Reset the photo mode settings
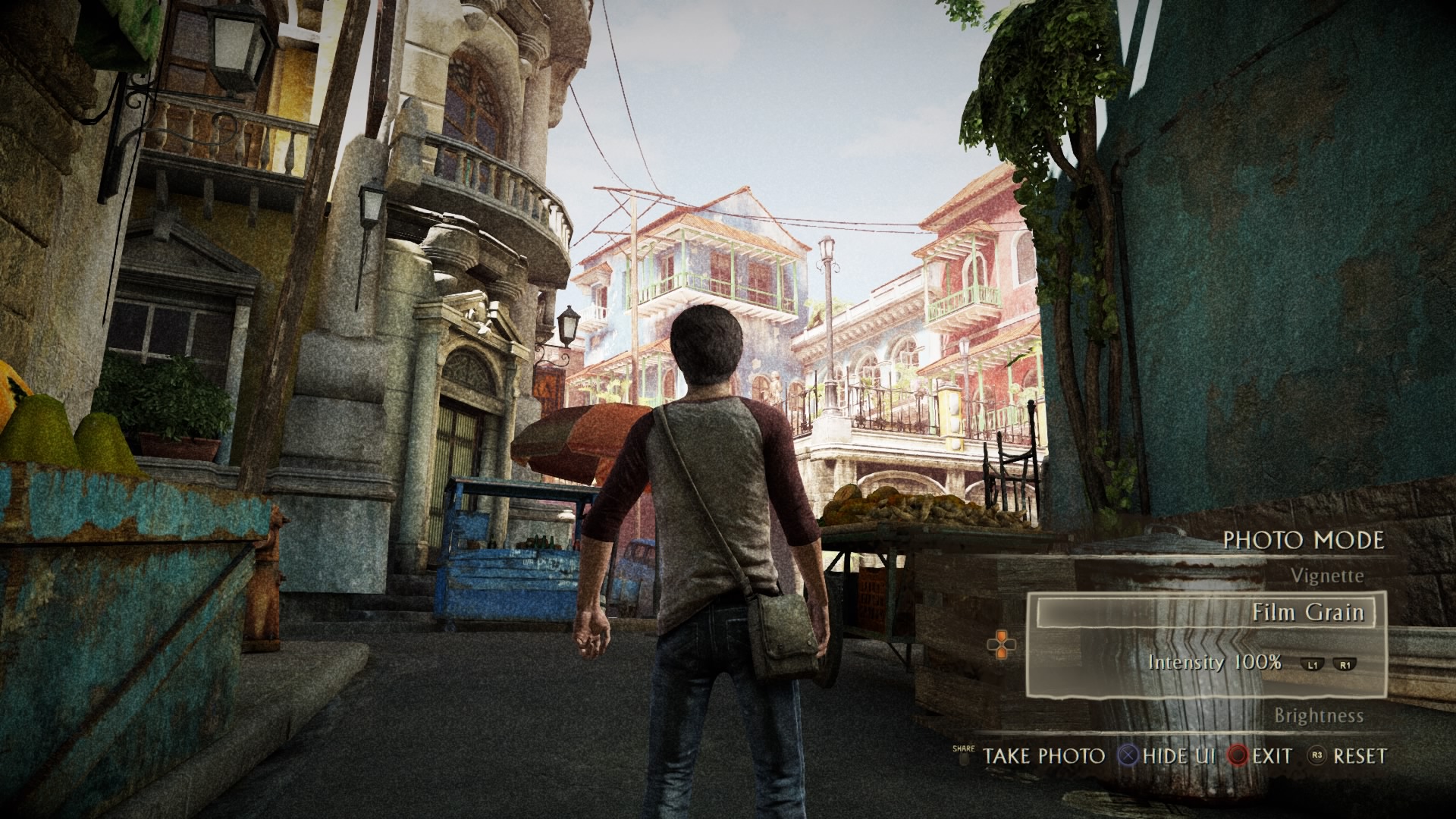This screenshot has width=1456, height=819. [x=1360, y=756]
